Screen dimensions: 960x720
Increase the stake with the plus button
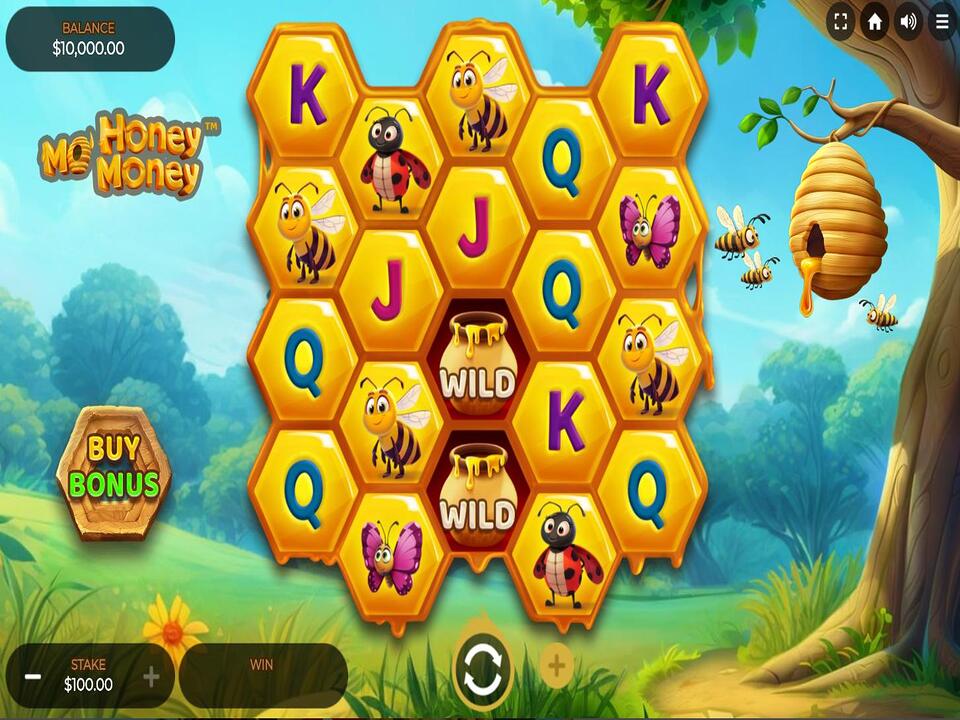pyautogui.click(x=151, y=677)
